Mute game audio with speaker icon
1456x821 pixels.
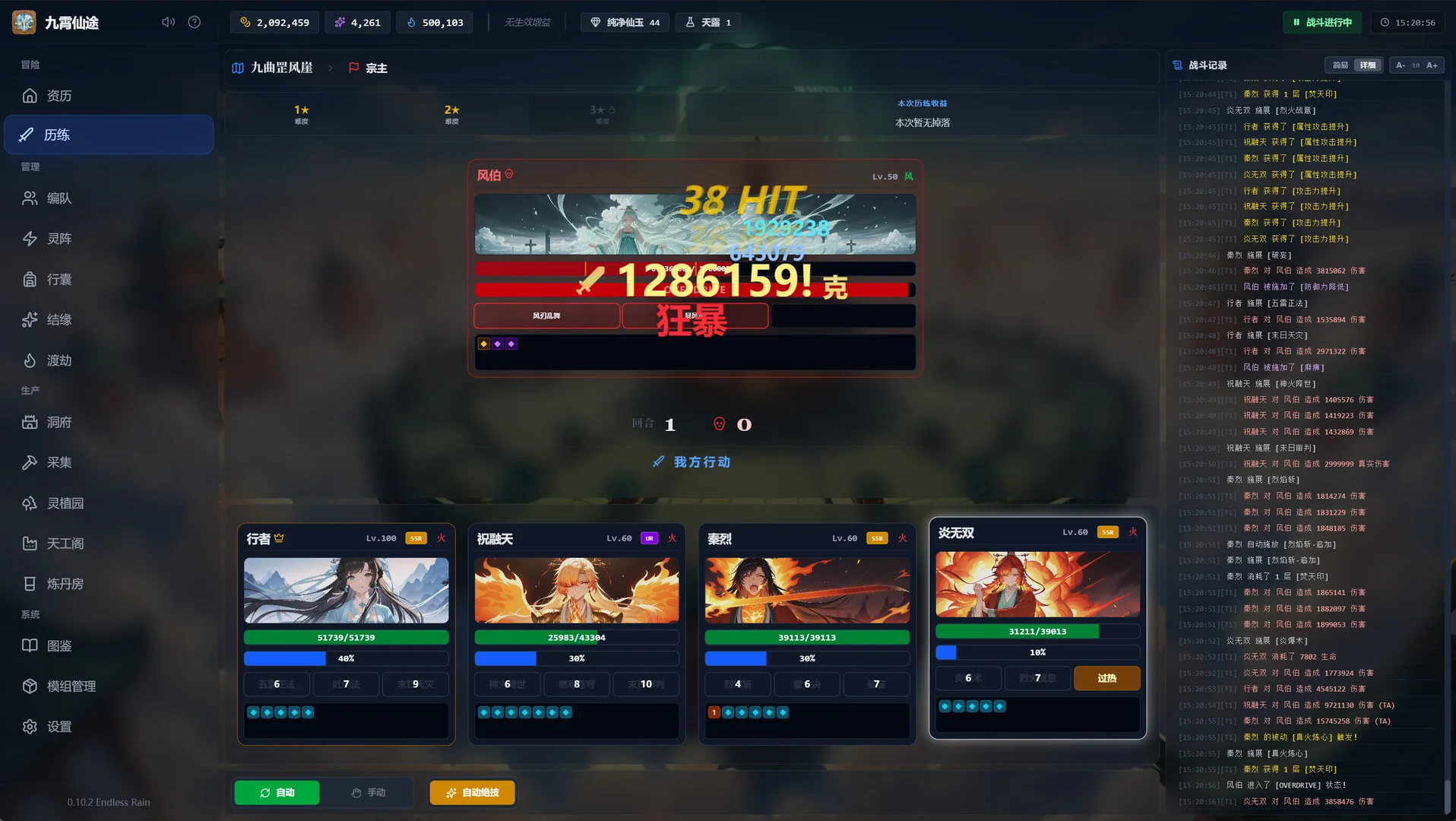pyautogui.click(x=167, y=21)
